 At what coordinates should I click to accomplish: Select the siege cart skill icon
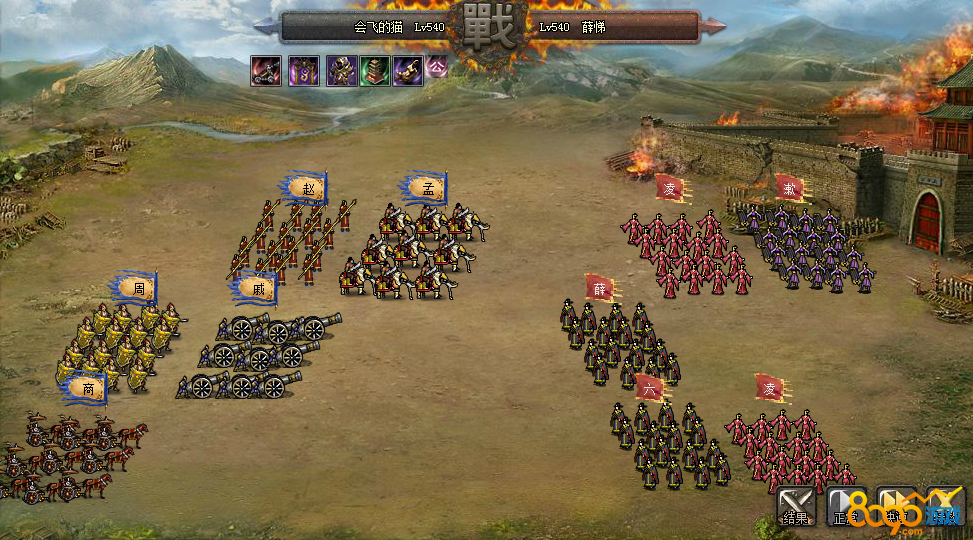point(265,71)
